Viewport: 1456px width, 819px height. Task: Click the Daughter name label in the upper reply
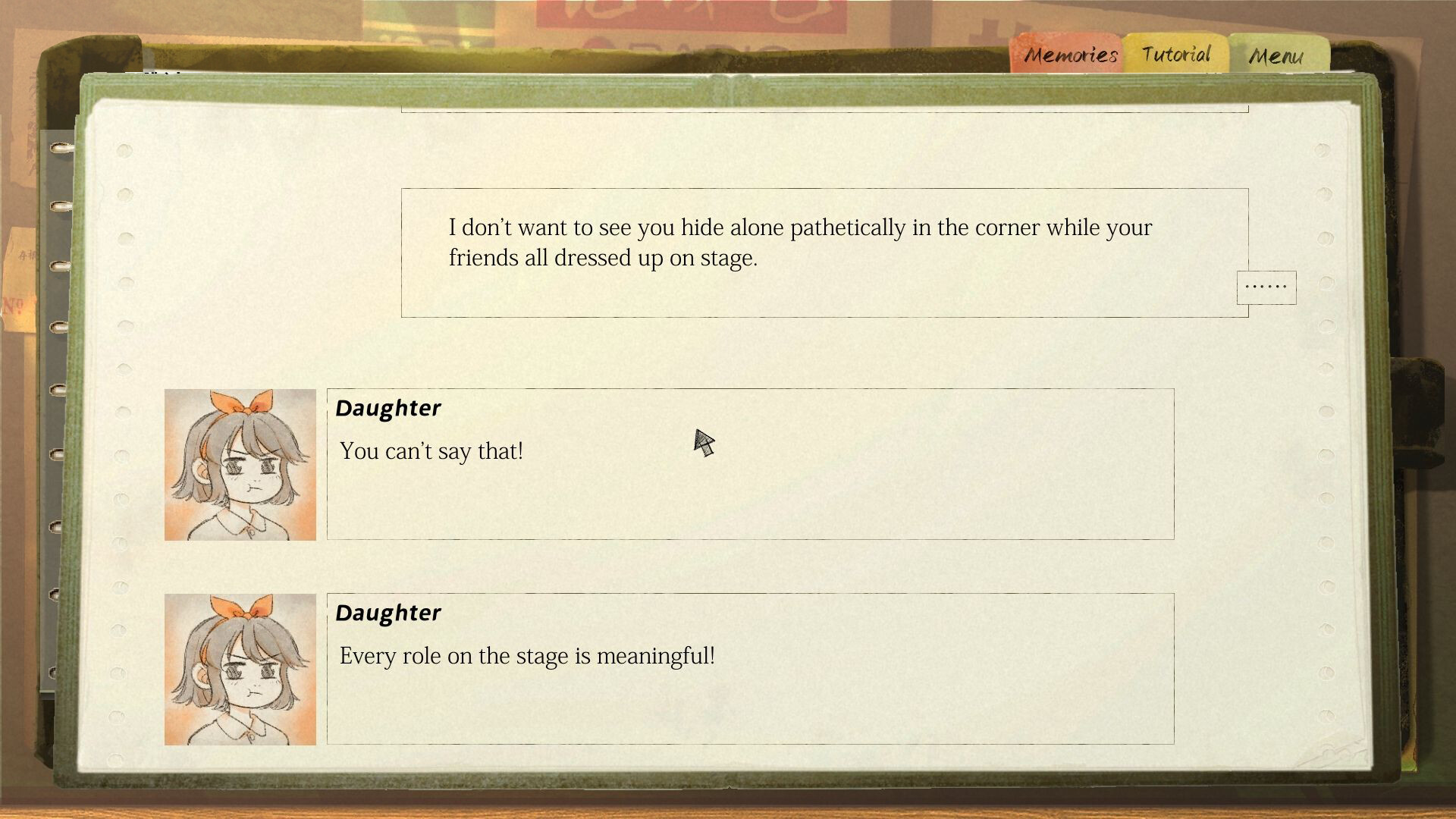click(388, 407)
